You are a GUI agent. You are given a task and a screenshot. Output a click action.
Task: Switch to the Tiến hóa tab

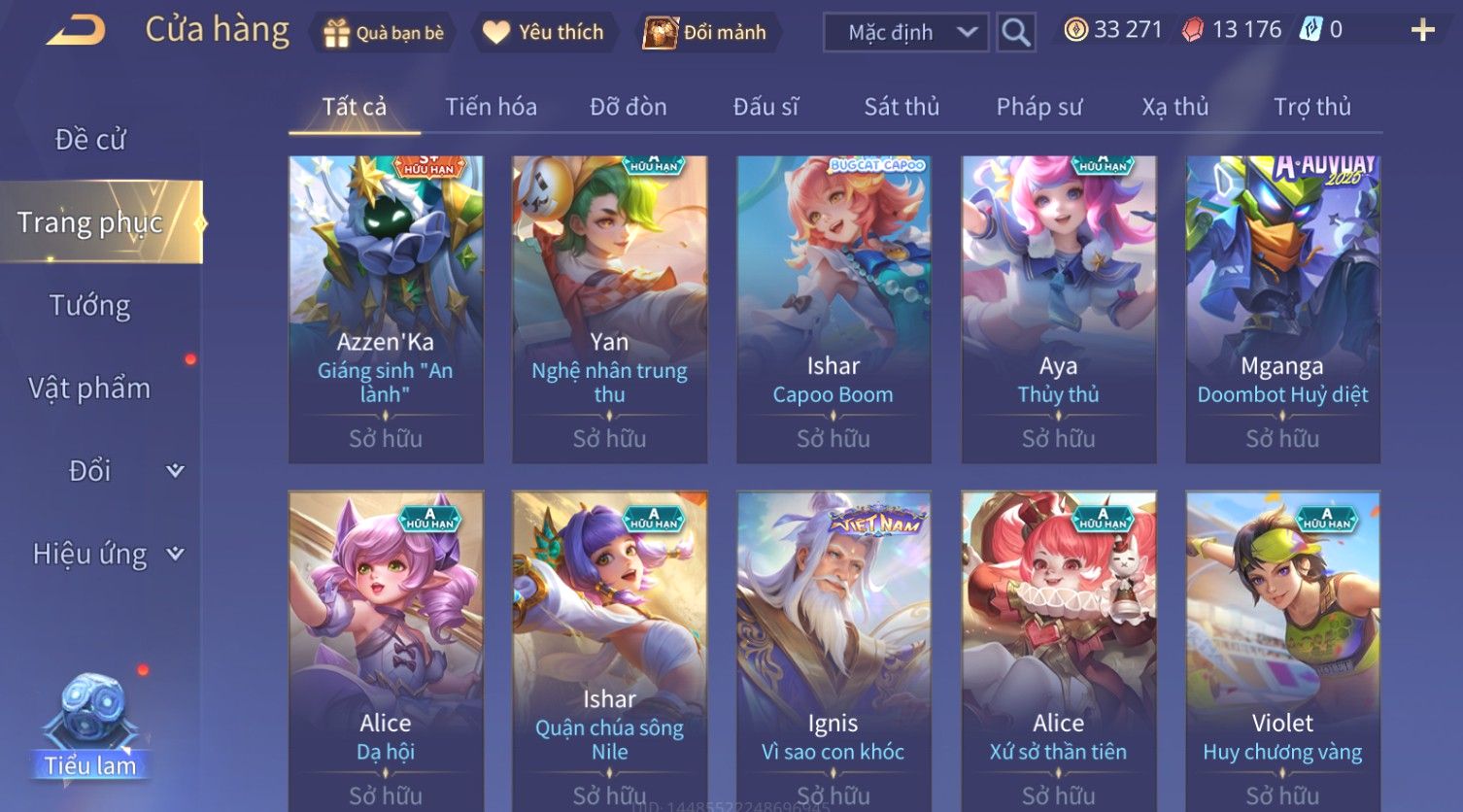(x=491, y=107)
